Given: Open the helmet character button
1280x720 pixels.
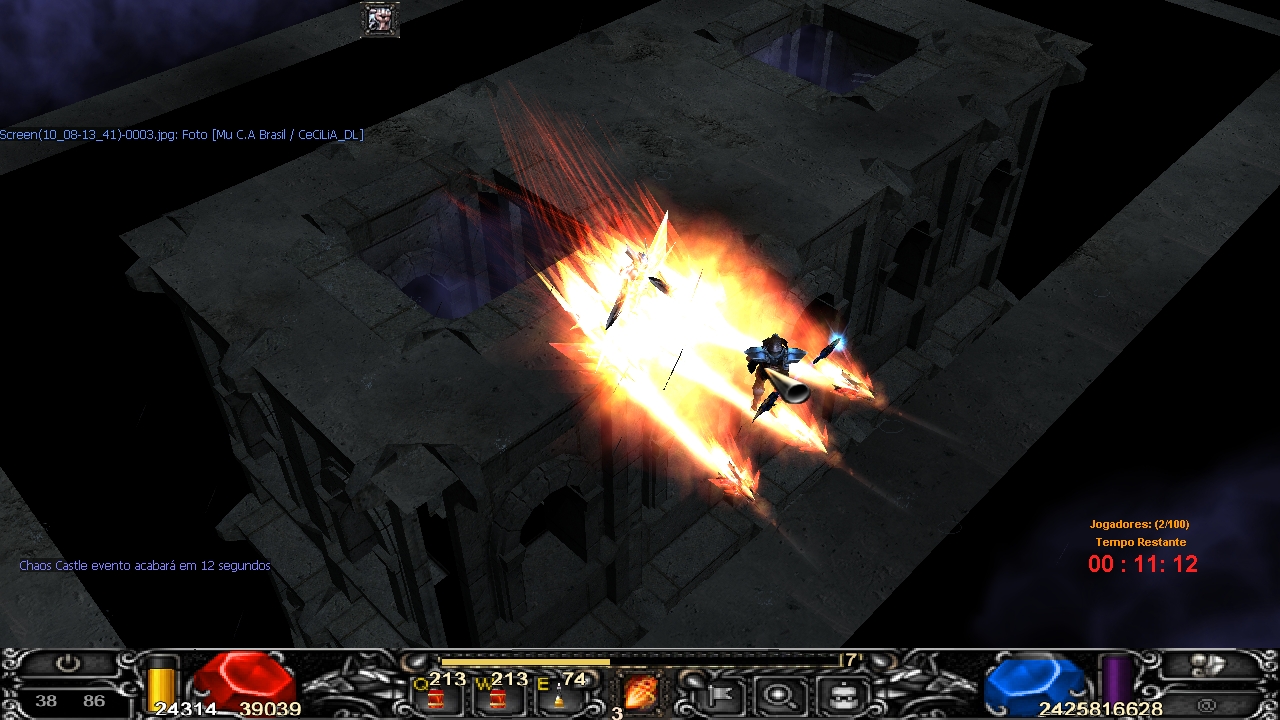Looking at the screenshot, I should [838, 692].
